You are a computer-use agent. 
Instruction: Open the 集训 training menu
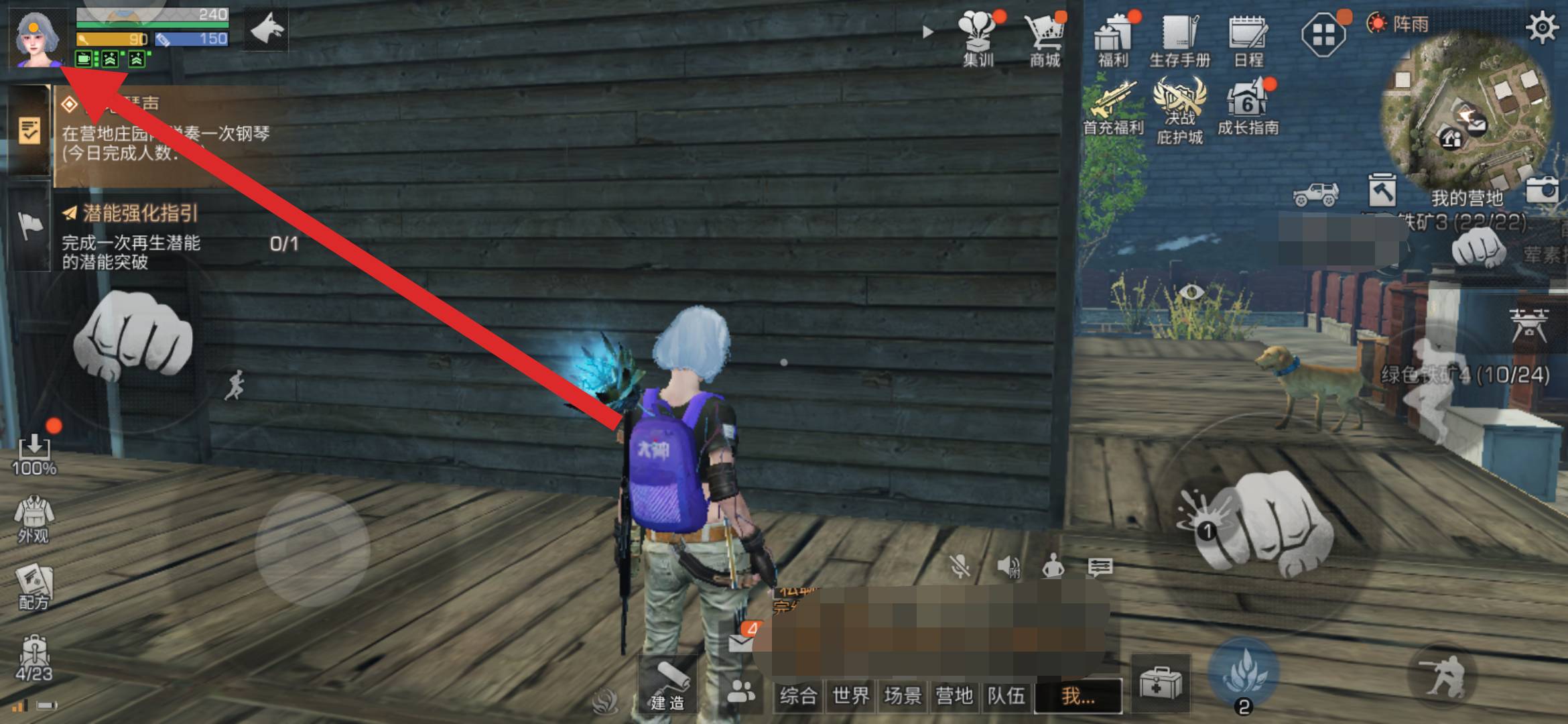[978, 39]
